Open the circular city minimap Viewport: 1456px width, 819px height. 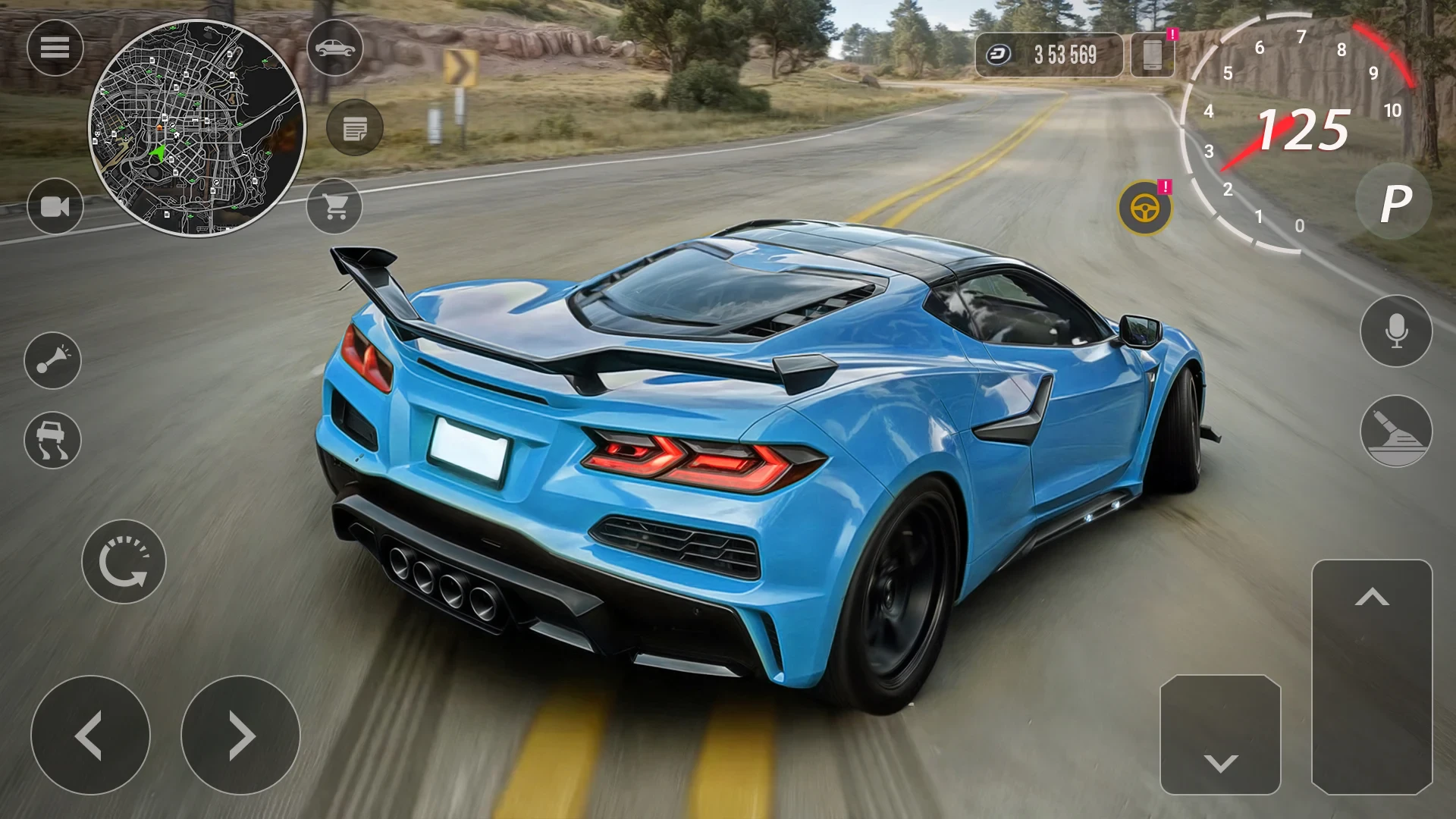point(197,128)
